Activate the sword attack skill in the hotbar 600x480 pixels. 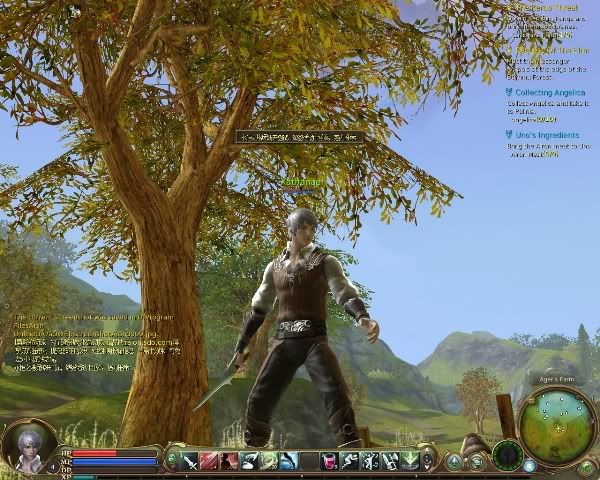coord(189,461)
